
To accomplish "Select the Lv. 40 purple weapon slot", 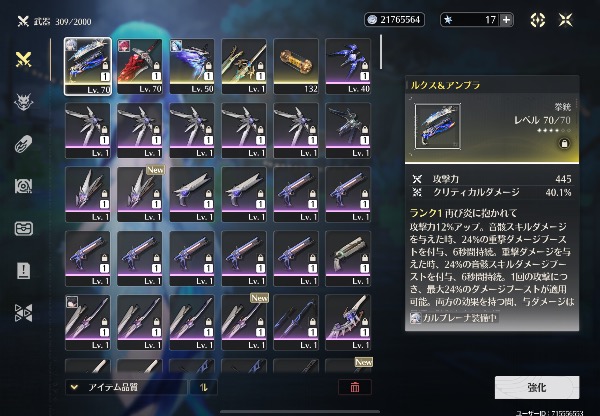I will point(350,64).
